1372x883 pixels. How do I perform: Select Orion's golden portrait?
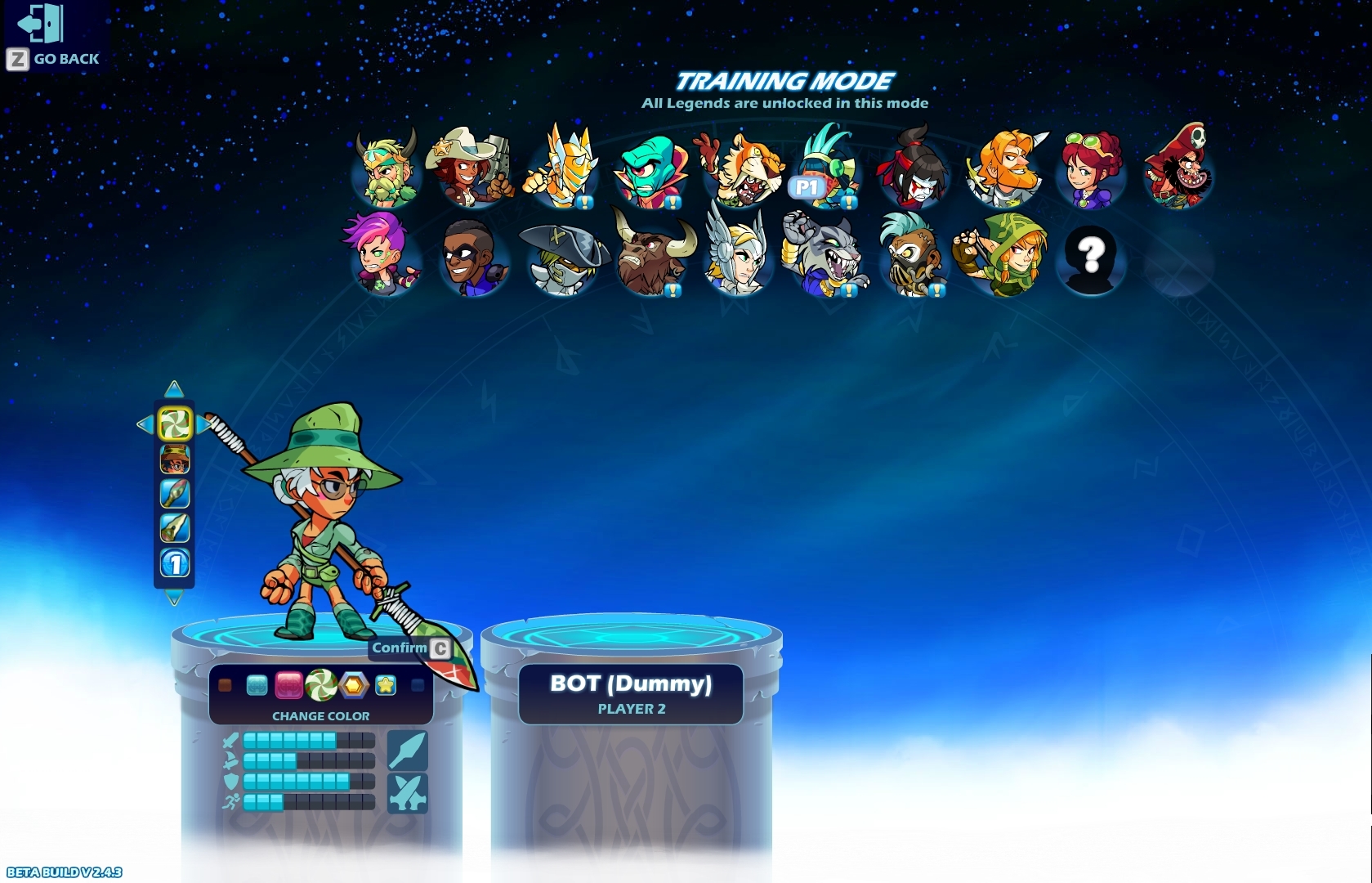tap(562, 168)
